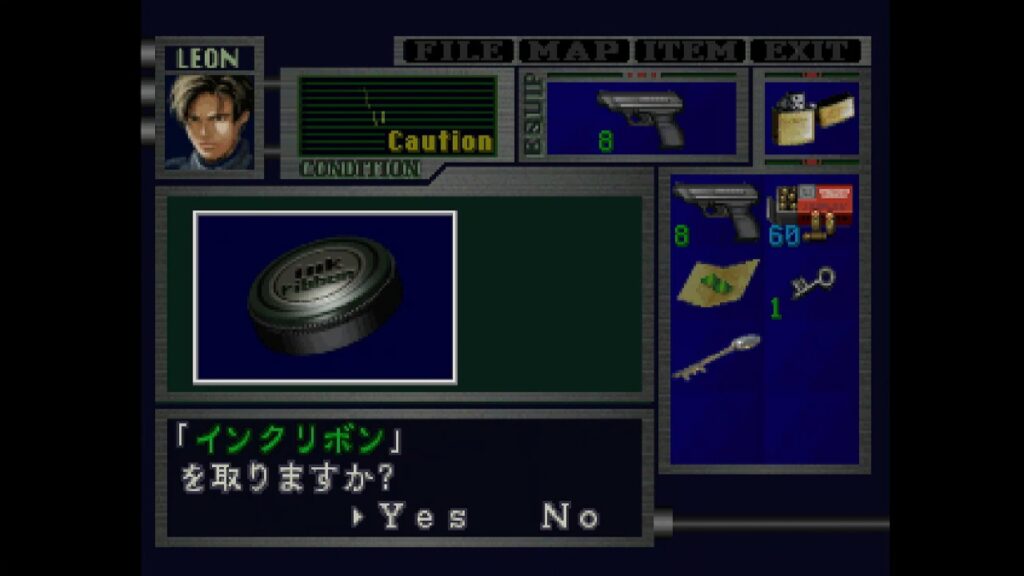
Task: Select the long spade key
Action: (716, 357)
